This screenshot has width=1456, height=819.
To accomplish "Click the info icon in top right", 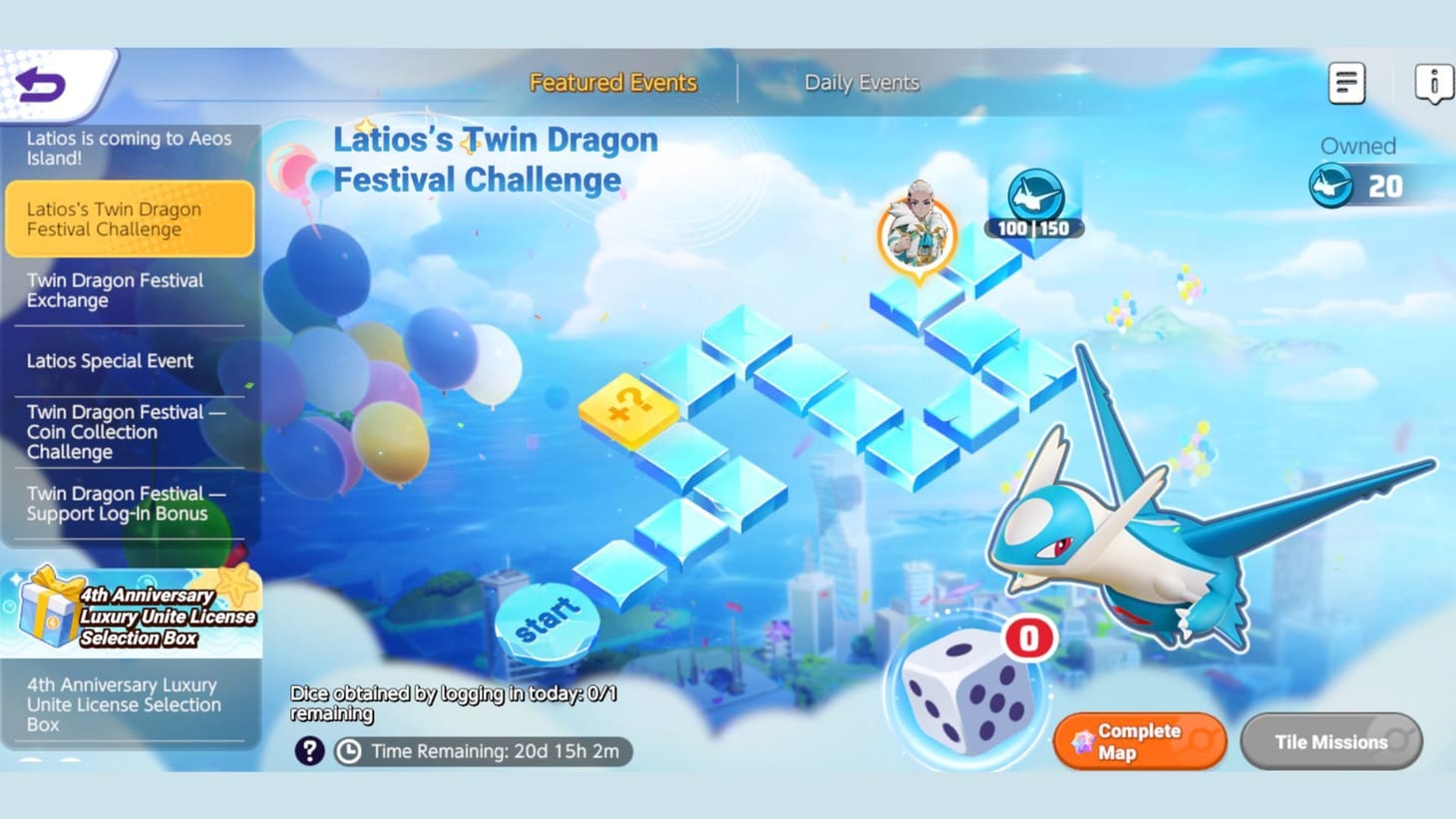I will pyautogui.click(x=1434, y=84).
